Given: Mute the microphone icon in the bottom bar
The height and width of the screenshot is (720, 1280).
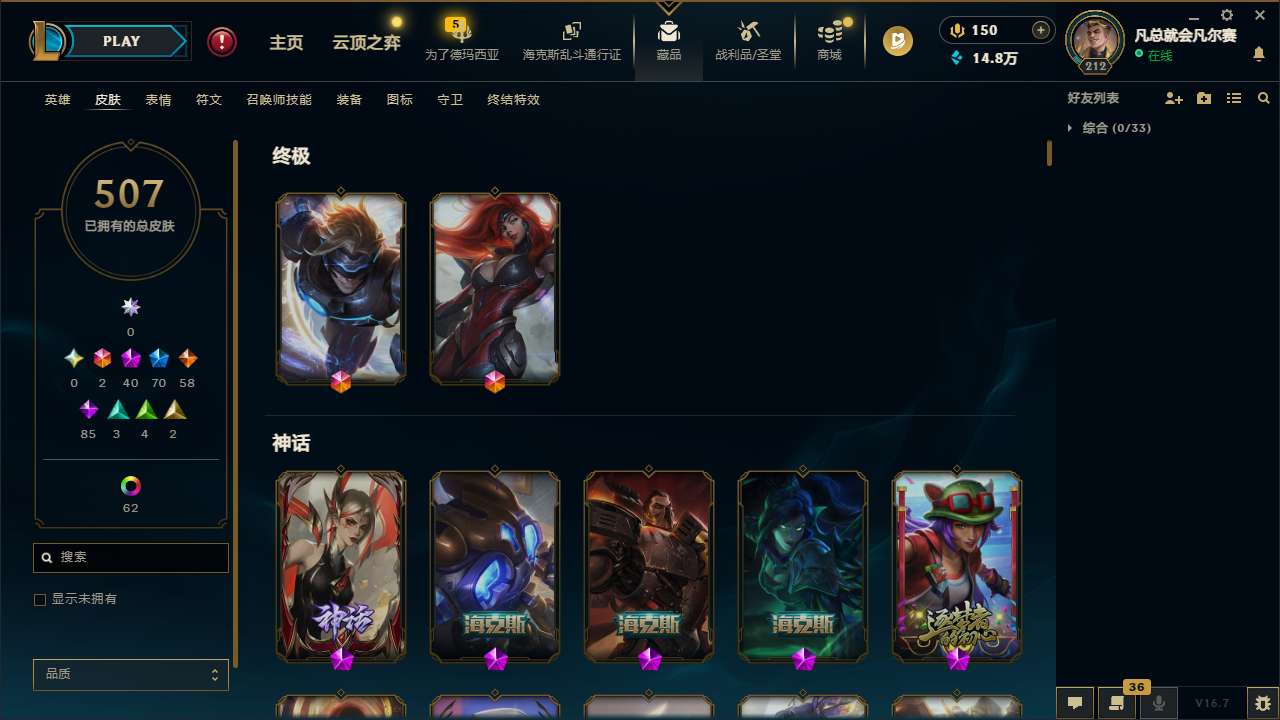Looking at the screenshot, I should coord(1159,703).
